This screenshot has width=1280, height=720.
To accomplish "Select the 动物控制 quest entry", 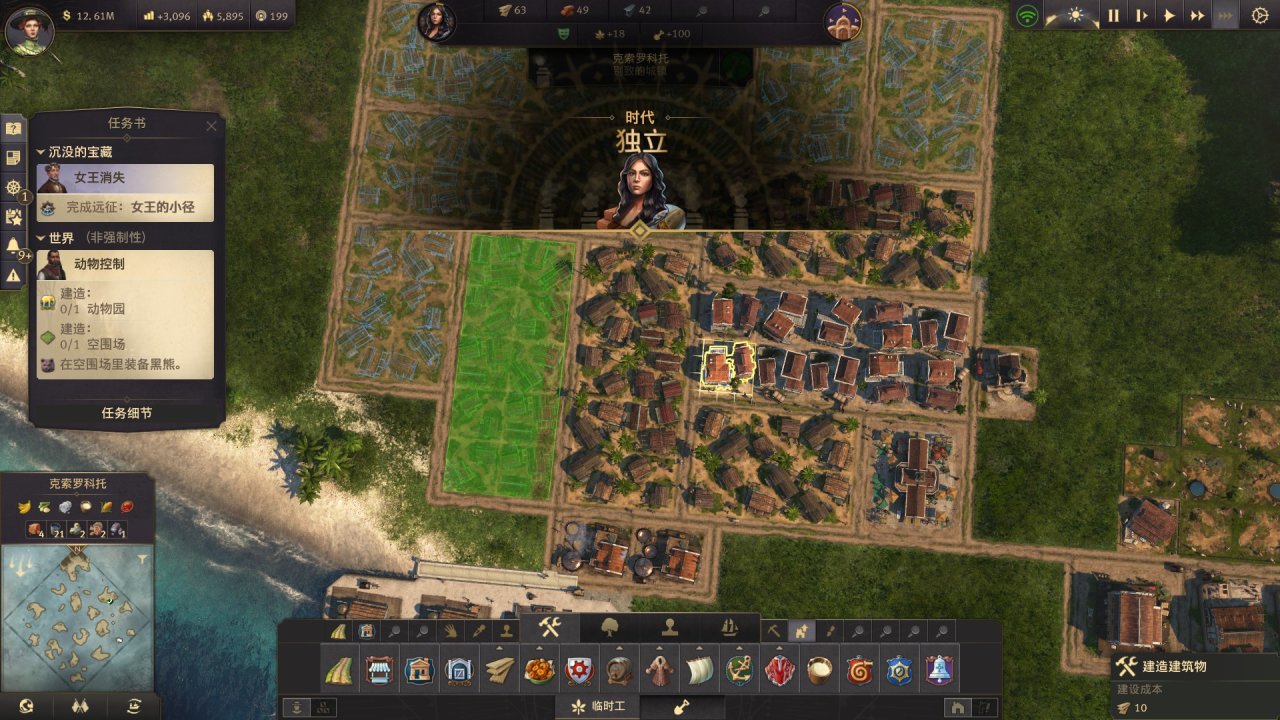I will [x=126, y=264].
